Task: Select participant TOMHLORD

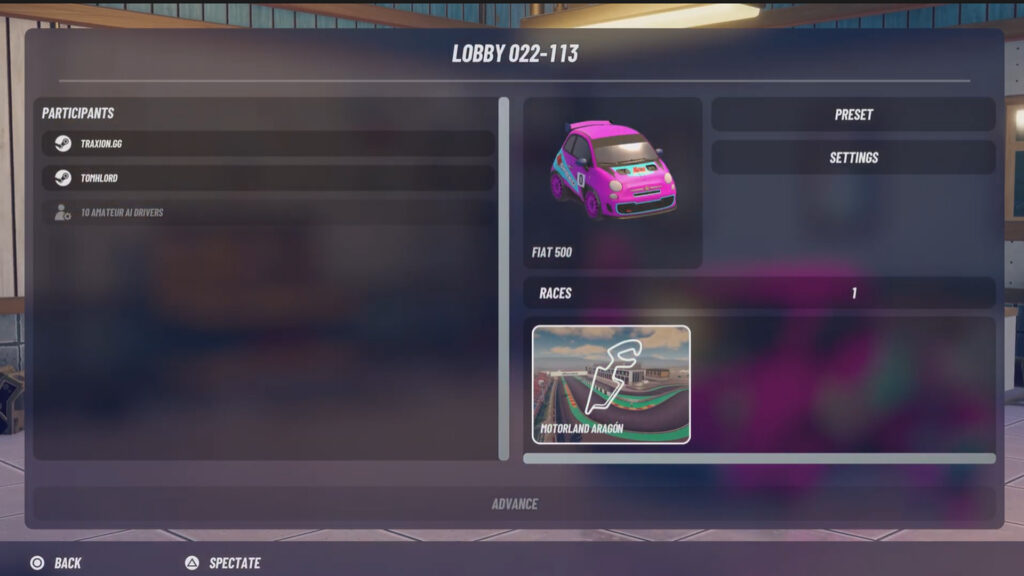Action: click(268, 178)
